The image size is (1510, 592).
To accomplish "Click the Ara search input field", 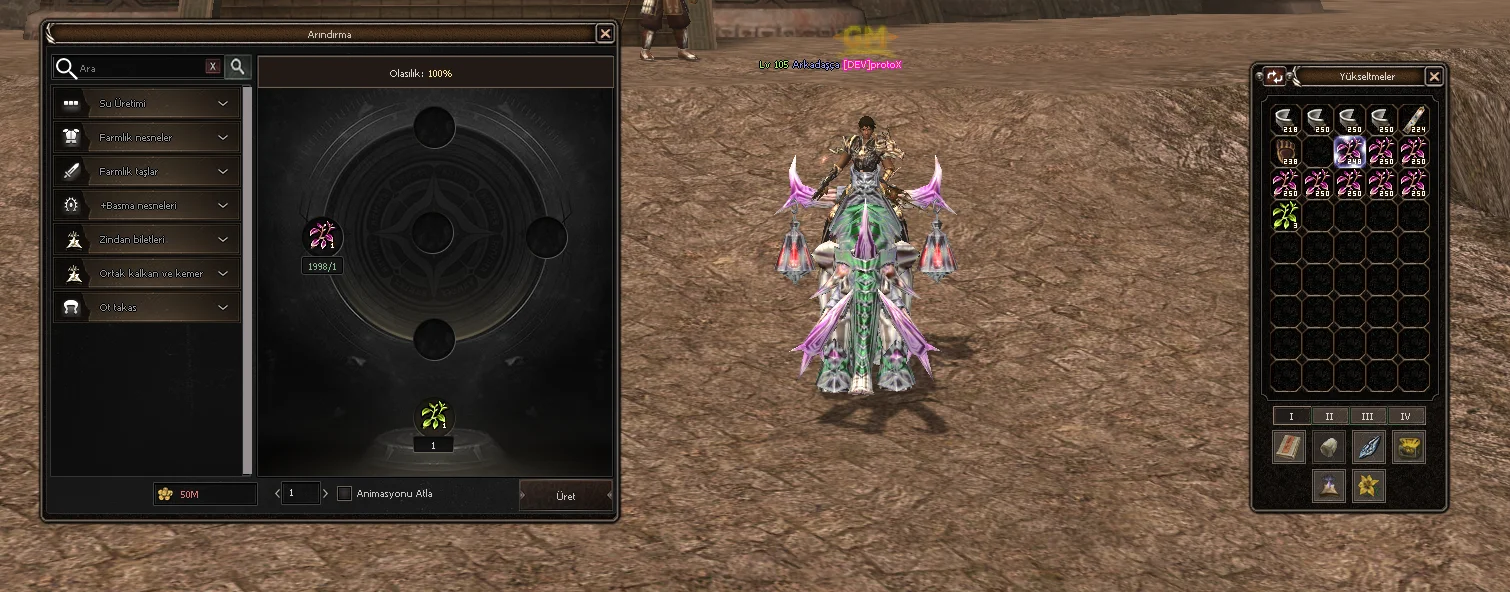I will point(140,68).
